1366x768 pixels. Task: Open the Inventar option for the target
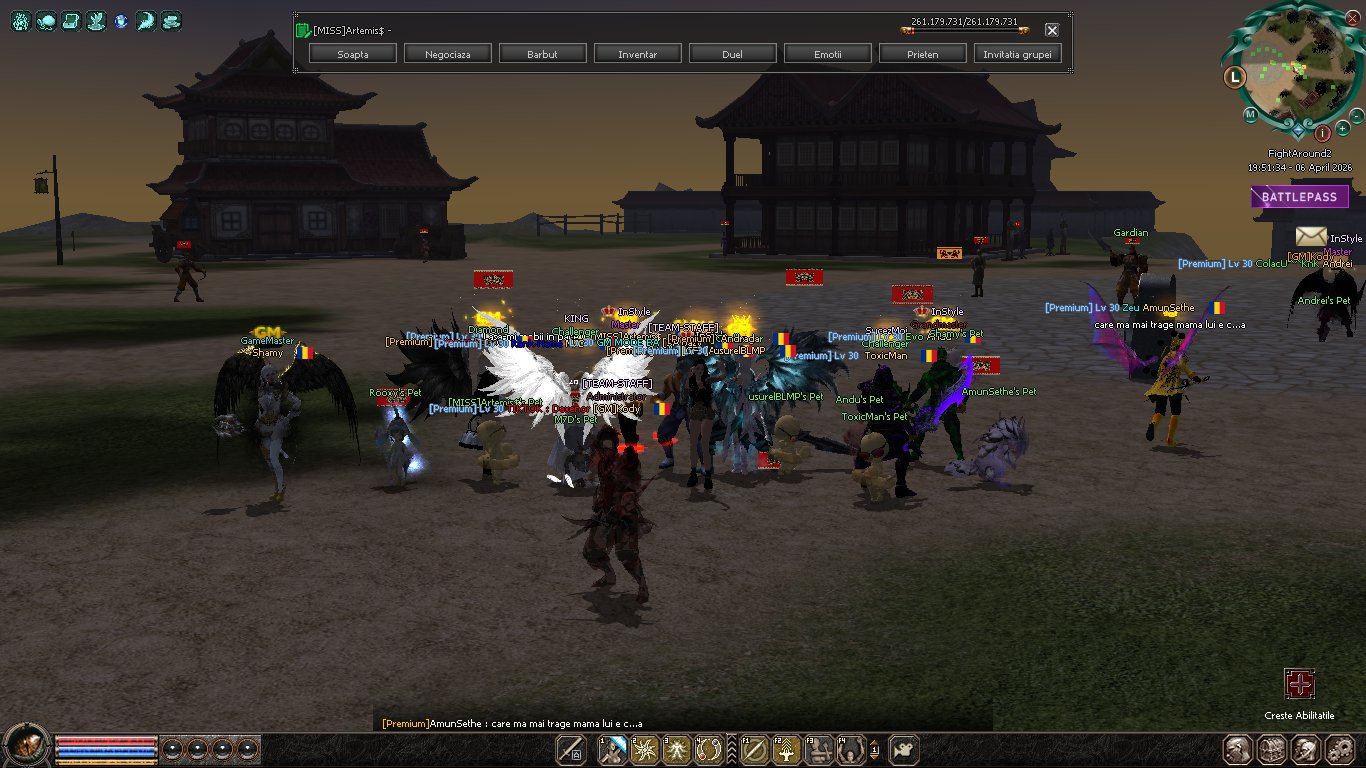638,54
